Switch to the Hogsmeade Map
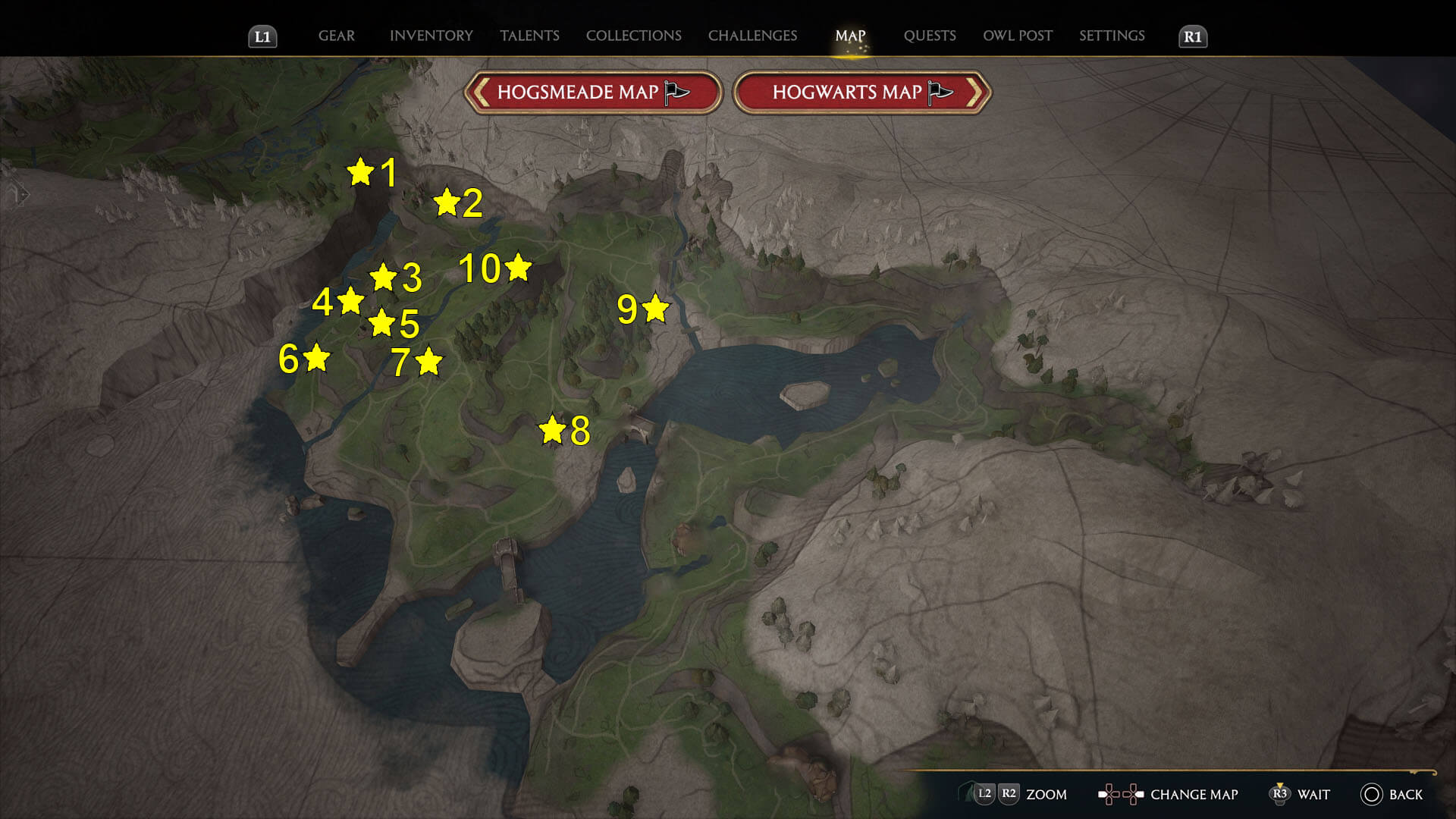The height and width of the screenshot is (819, 1456). pyautogui.click(x=592, y=93)
